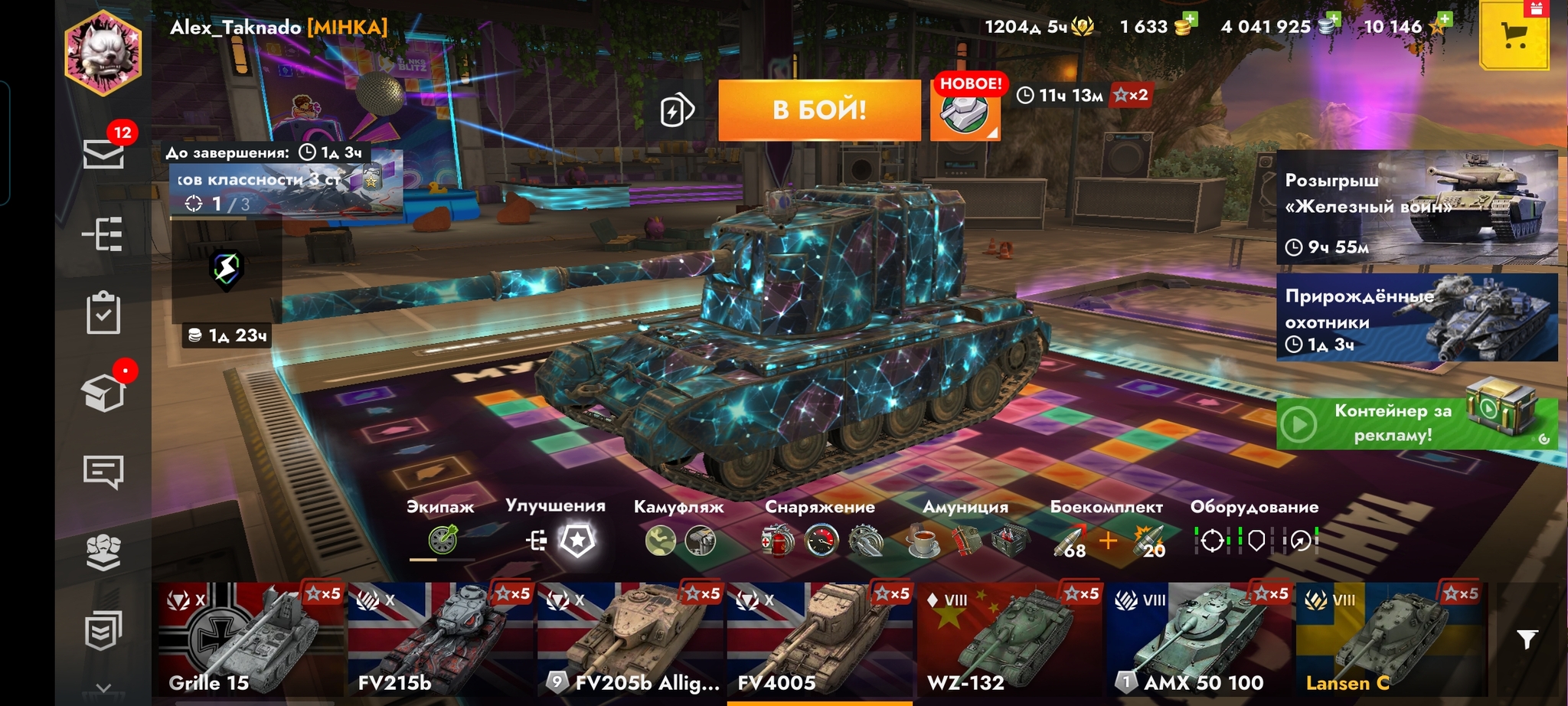Viewport: 1568px width, 706px height.
Task: Open the player profile avatar
Action: [103, 54]
